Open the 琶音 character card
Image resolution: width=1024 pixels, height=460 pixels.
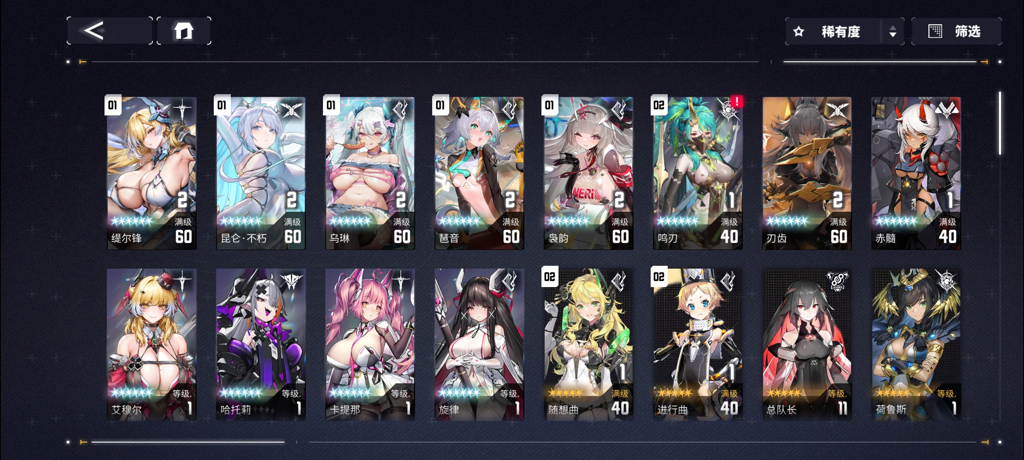click(479, 172)
